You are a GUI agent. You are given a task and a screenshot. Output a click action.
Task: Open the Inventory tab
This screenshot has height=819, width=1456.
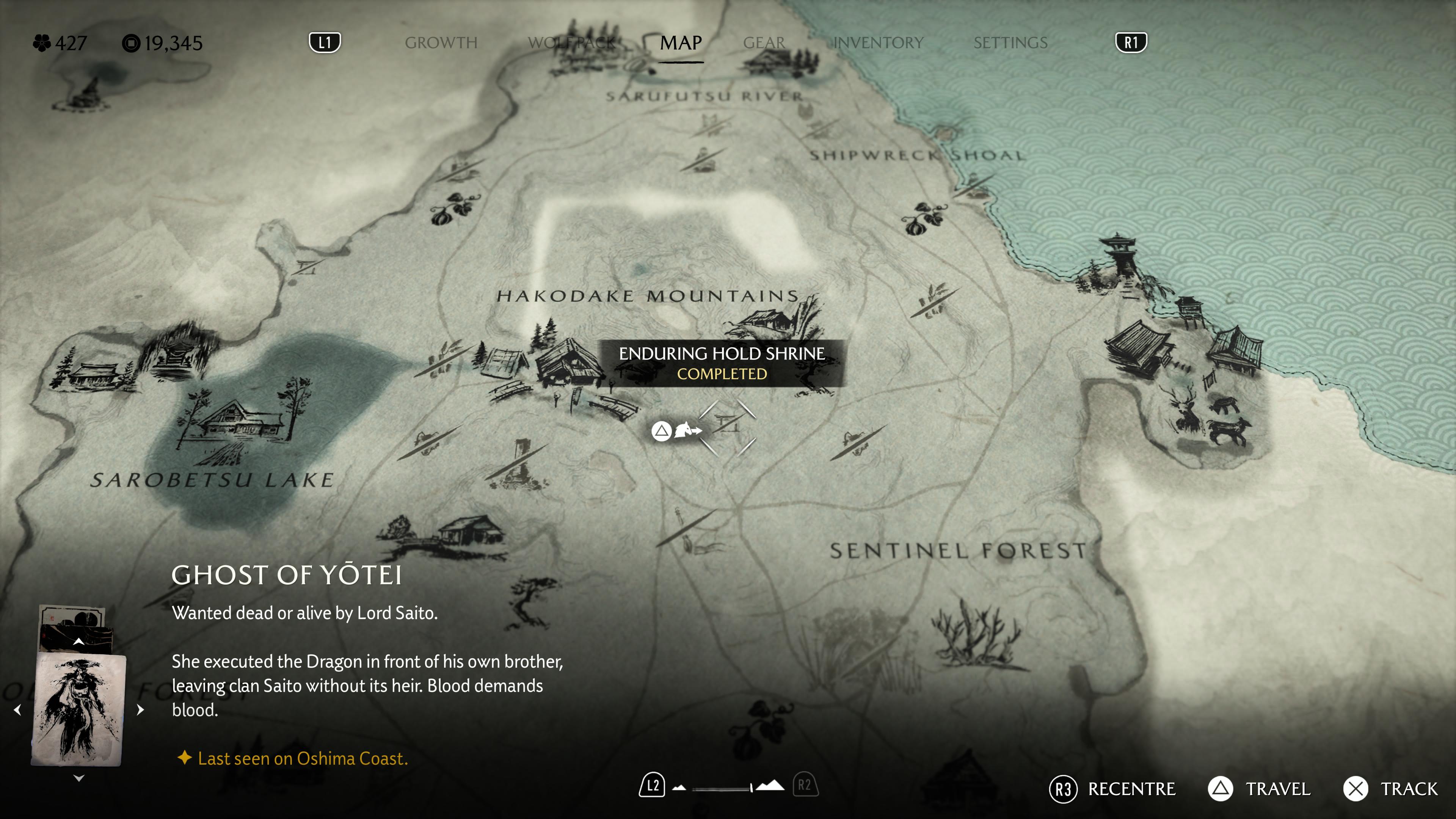pos(878,43)
